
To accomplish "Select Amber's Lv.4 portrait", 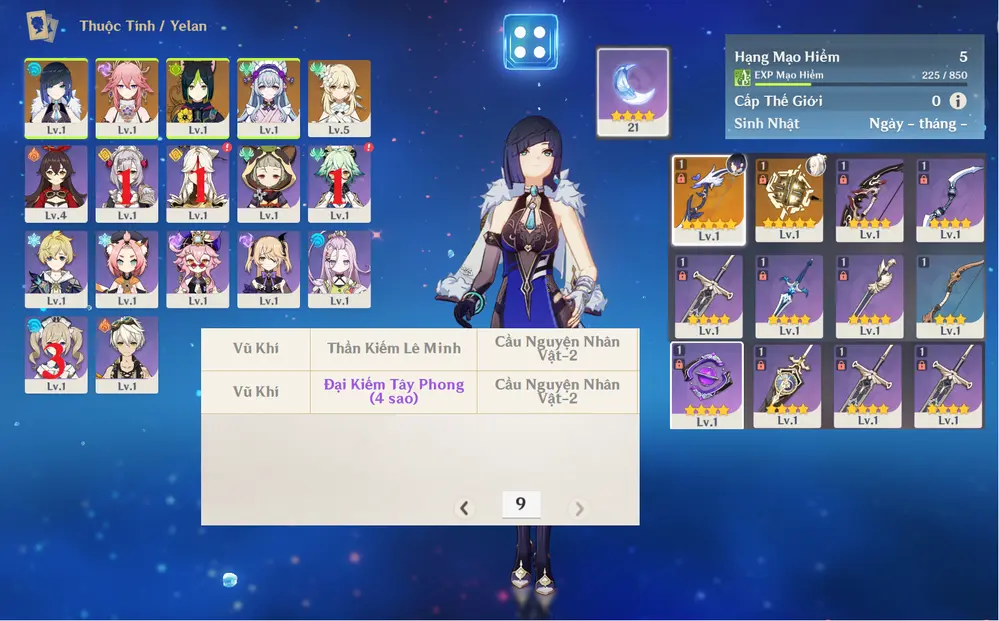I will (x=56, y=183).
